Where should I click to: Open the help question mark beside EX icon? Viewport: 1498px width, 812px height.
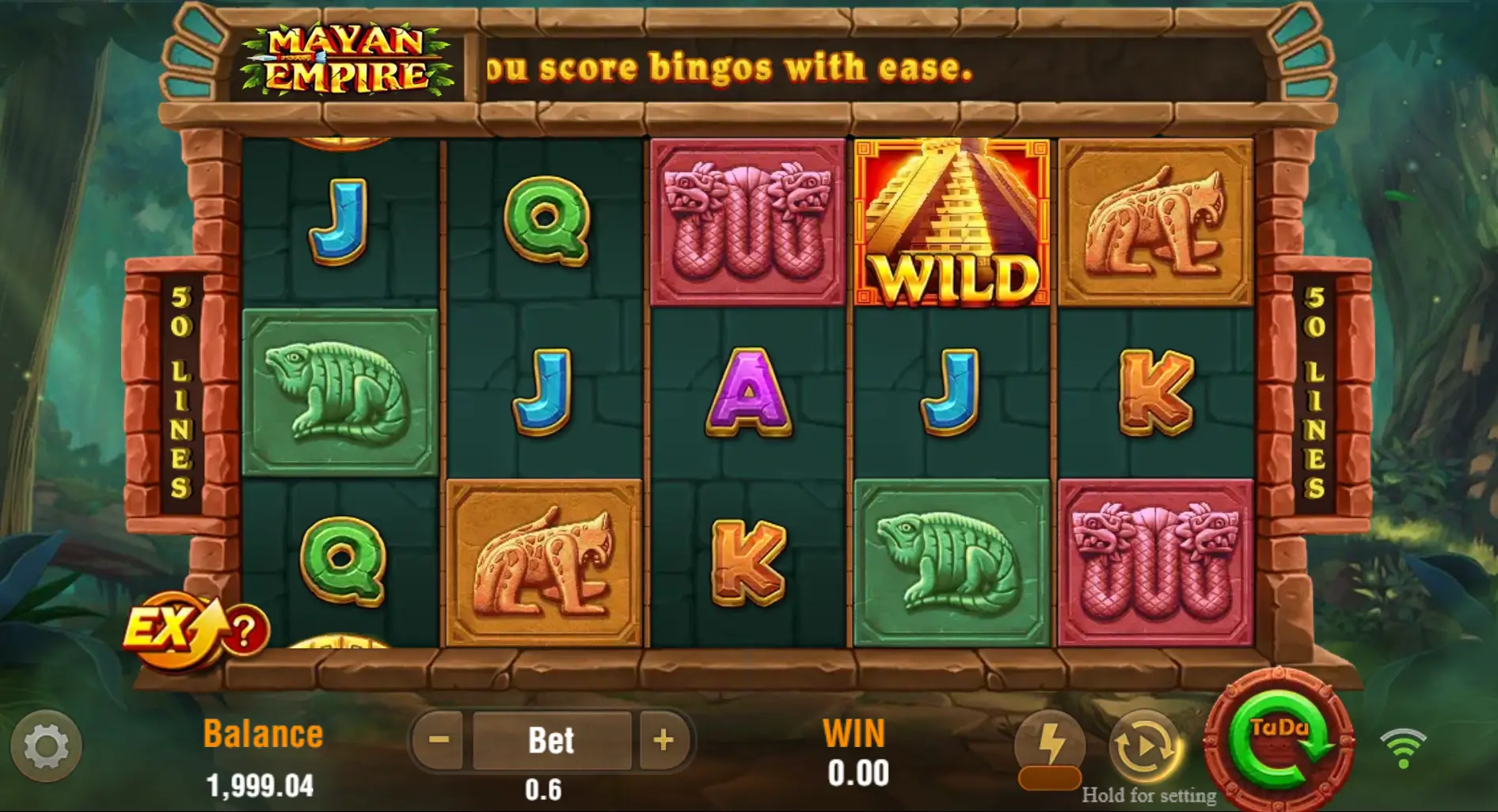[244, 629]
